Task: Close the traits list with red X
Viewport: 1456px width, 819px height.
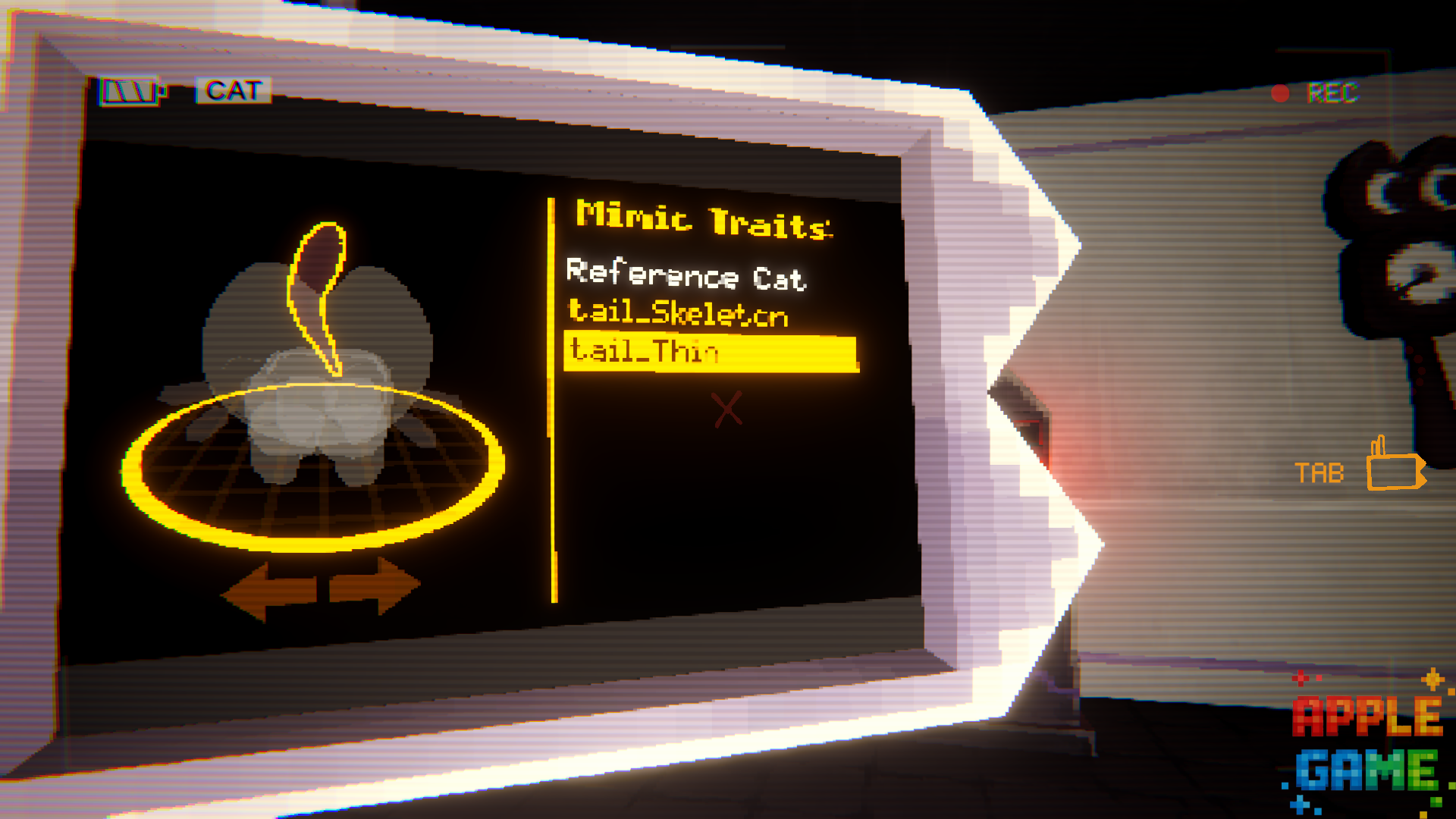Action: (726, 409)
